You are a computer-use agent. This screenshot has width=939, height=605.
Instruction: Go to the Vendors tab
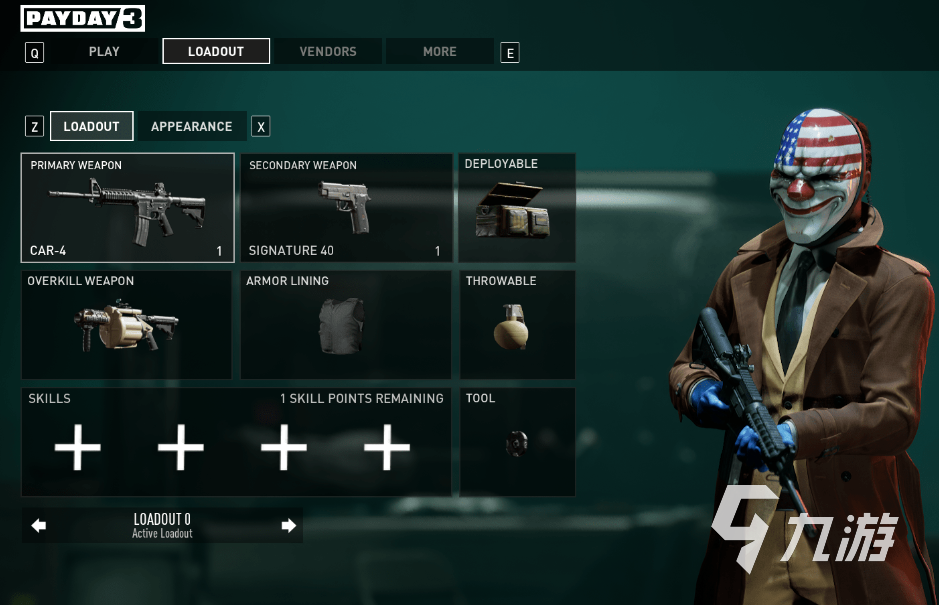(x=328, y=51)
